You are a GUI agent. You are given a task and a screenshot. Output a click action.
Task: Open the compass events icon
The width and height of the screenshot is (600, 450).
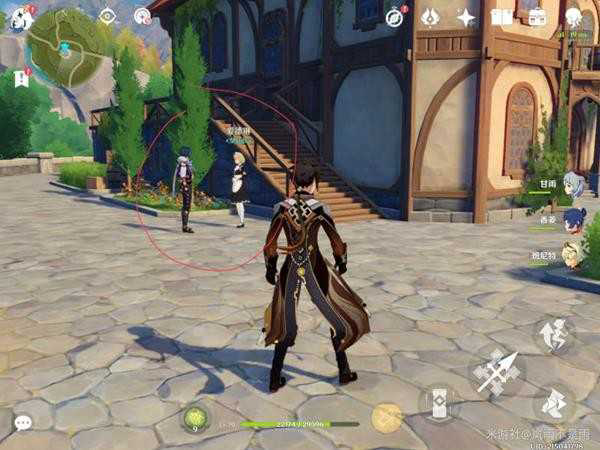(x=142, y=16)
